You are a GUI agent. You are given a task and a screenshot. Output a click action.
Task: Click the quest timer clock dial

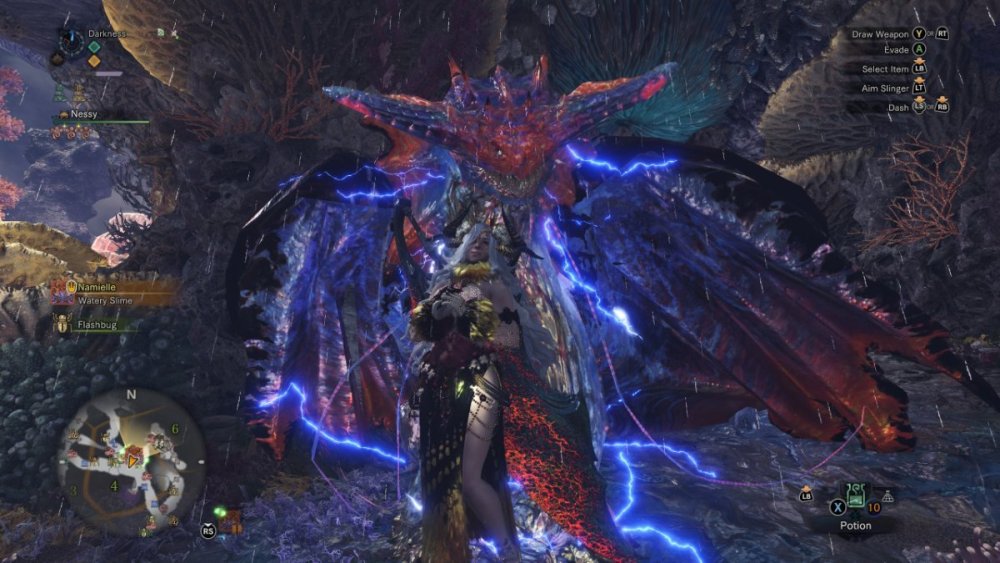(72, 41)
